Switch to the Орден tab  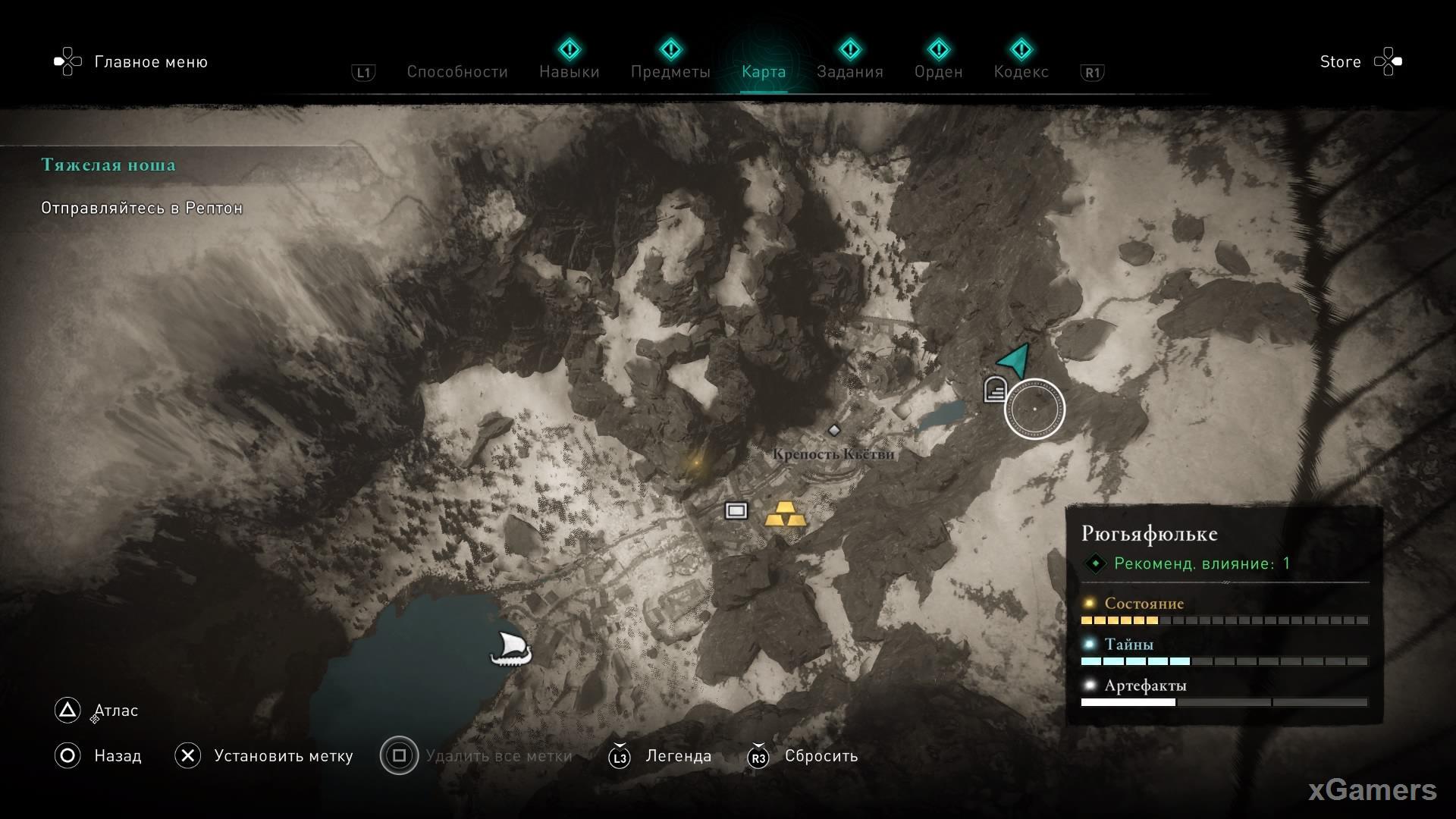coord(938,72)
